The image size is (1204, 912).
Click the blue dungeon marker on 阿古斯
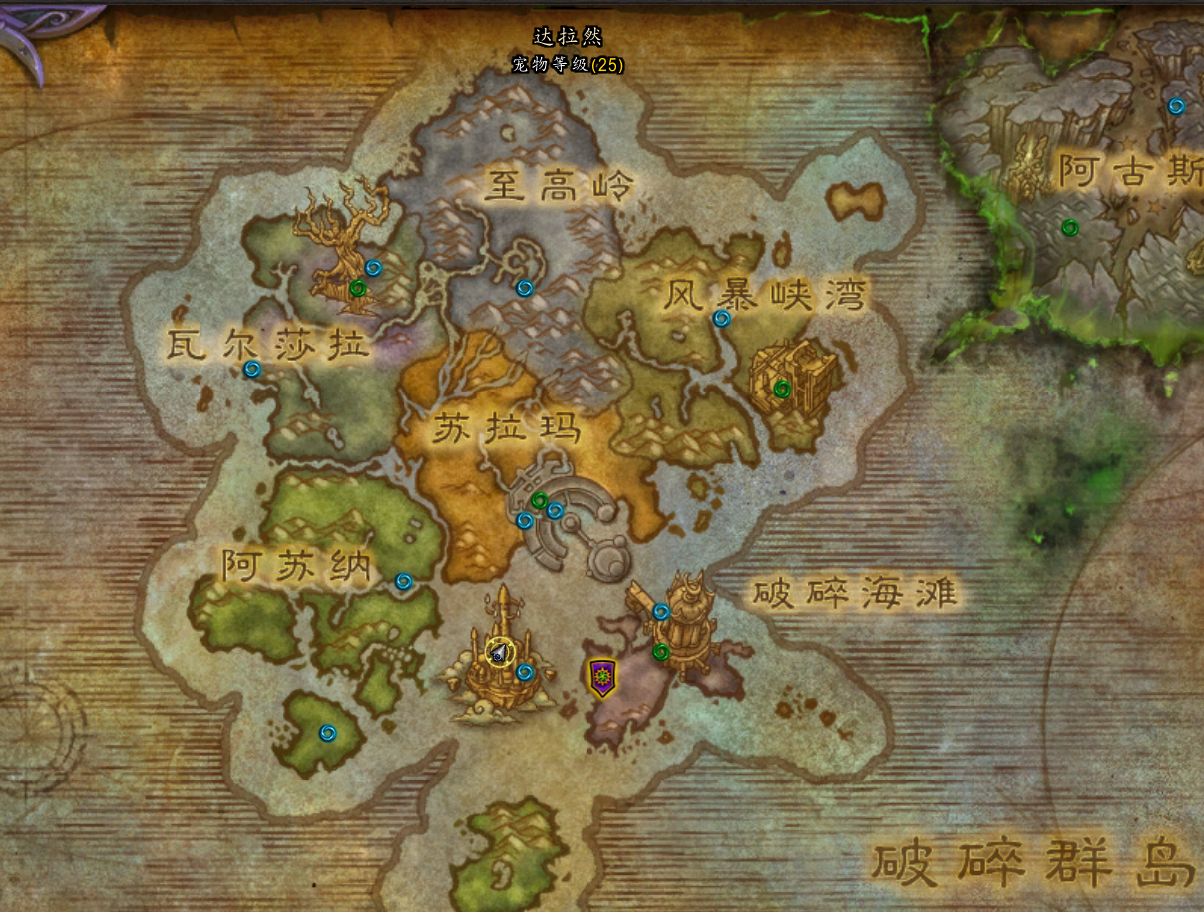[1177, 106]
